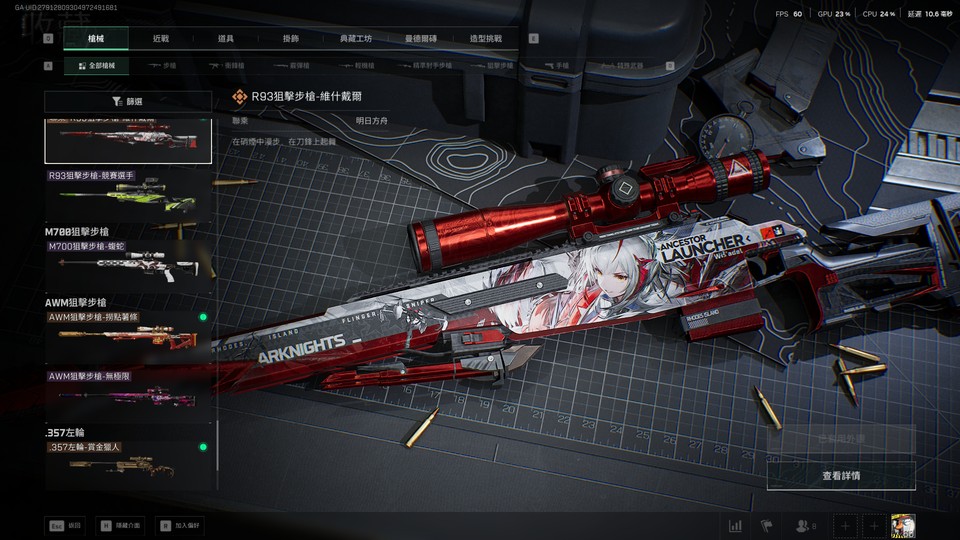960x540 pixels.
Task: Select the 掛飾 charms tab
Action: [291, 39]
